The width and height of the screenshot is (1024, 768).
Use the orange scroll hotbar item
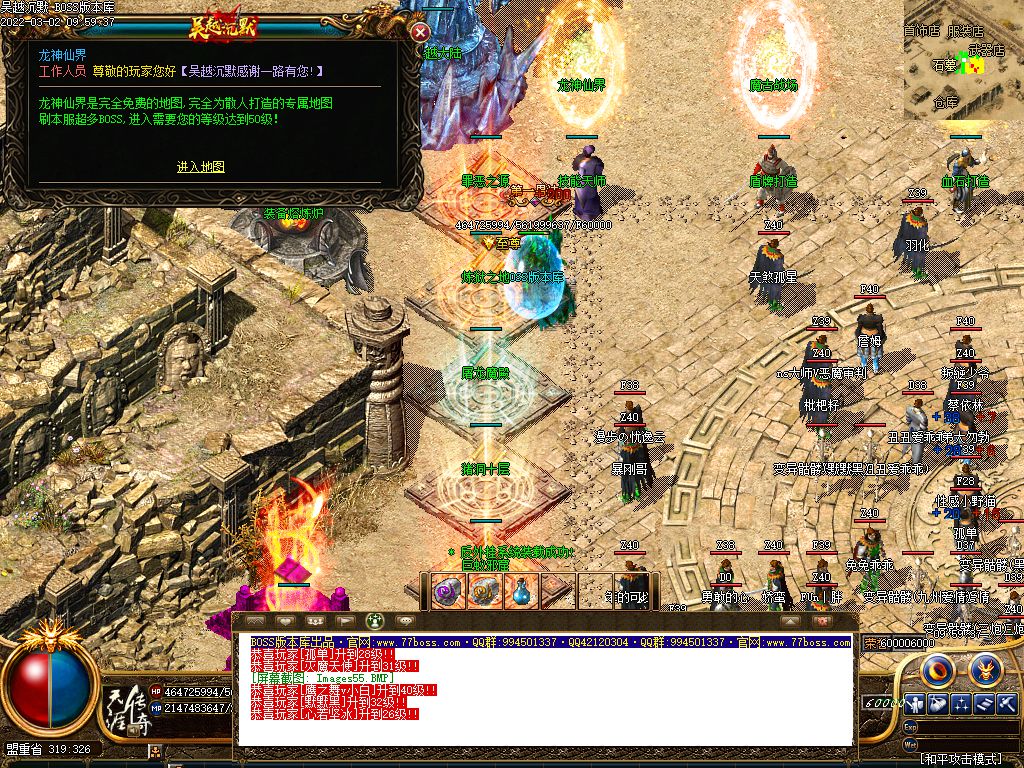coord(484,591)
